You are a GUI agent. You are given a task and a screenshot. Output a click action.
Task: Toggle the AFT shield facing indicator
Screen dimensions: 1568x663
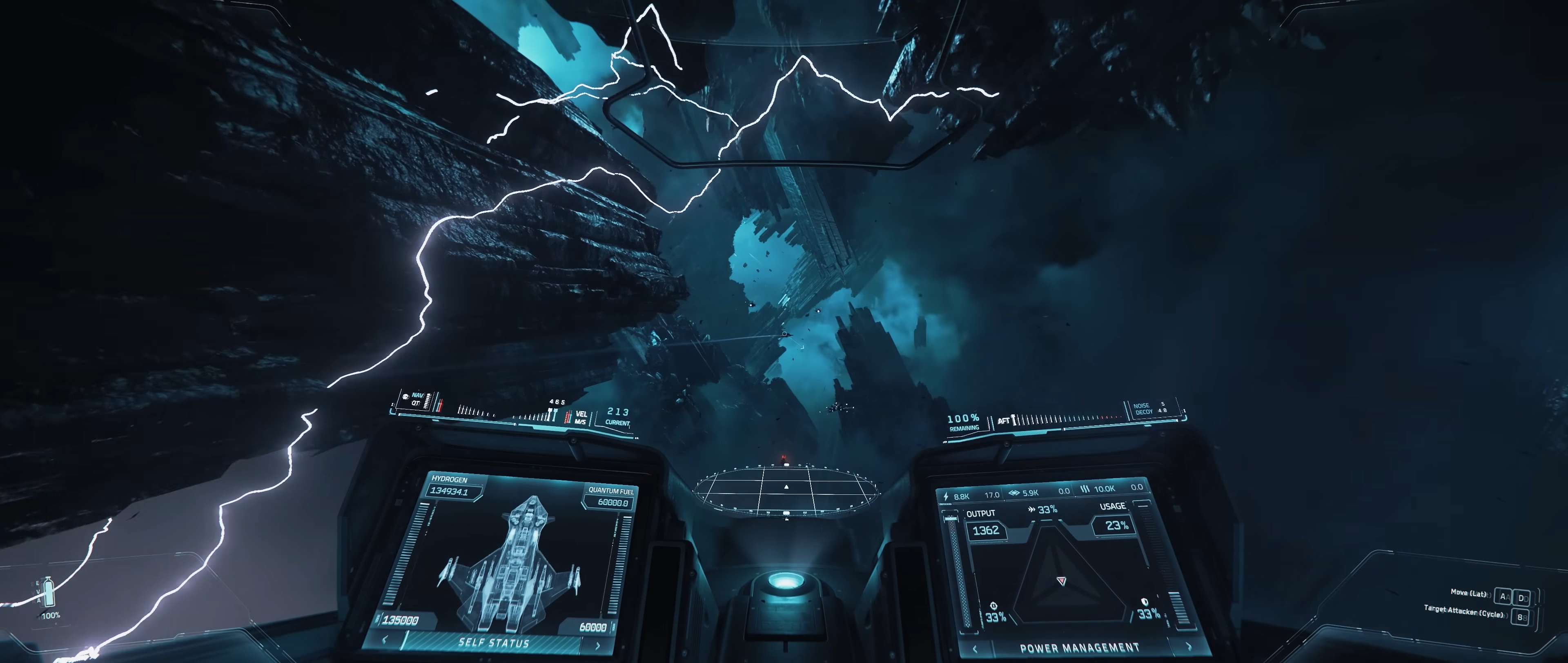click(1004, 420)
